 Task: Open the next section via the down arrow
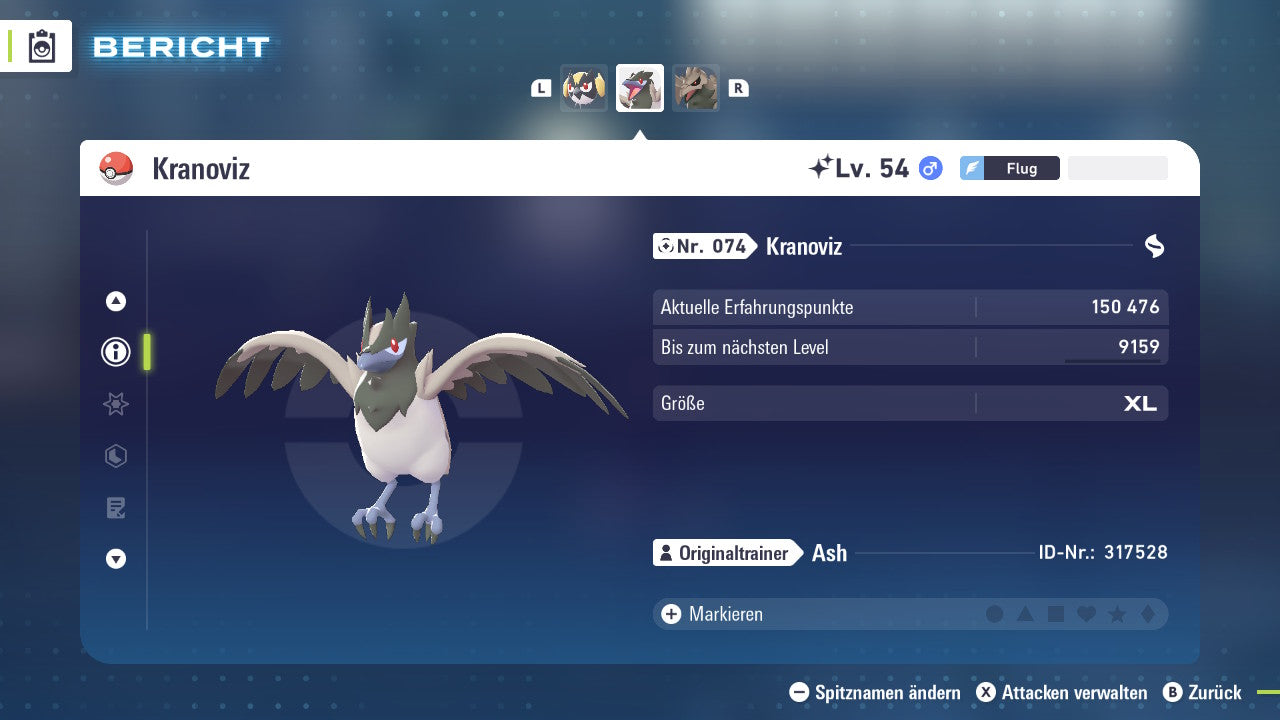pyautogui.click(x=115, y=559)
